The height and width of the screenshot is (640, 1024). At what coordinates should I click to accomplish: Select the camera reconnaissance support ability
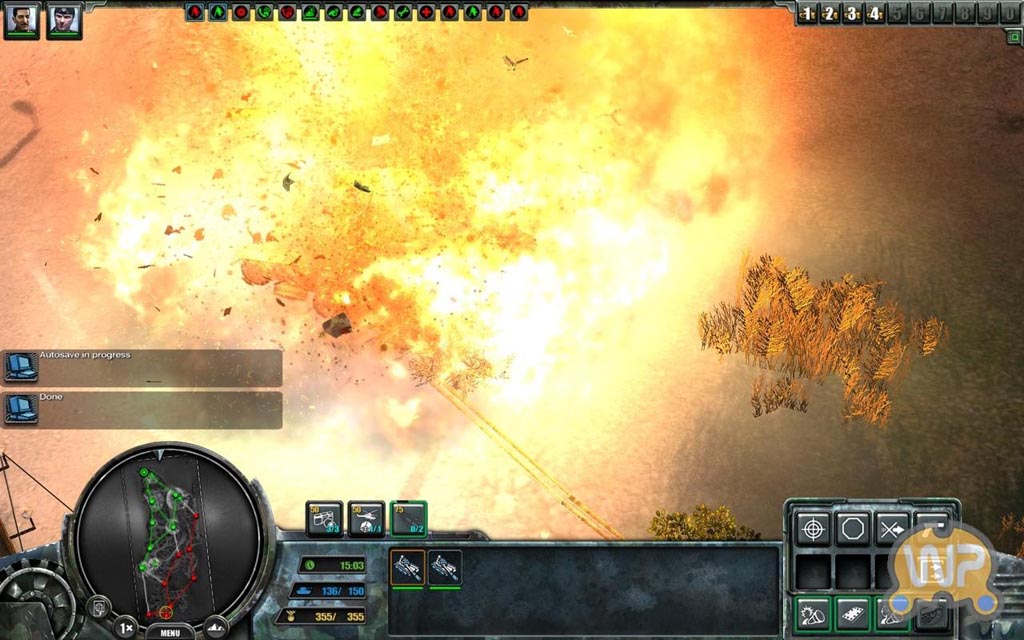click(x=324, y=518)
